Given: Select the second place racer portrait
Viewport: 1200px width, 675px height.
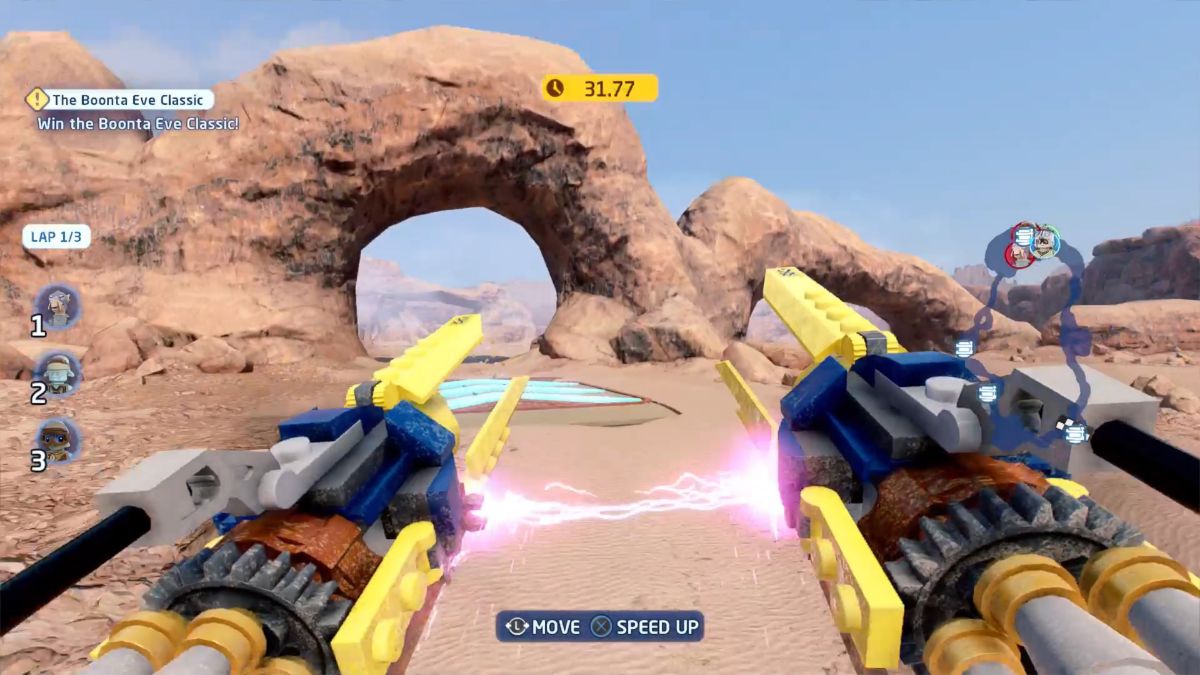Looking at the screenshot, I should coord(59,373).
